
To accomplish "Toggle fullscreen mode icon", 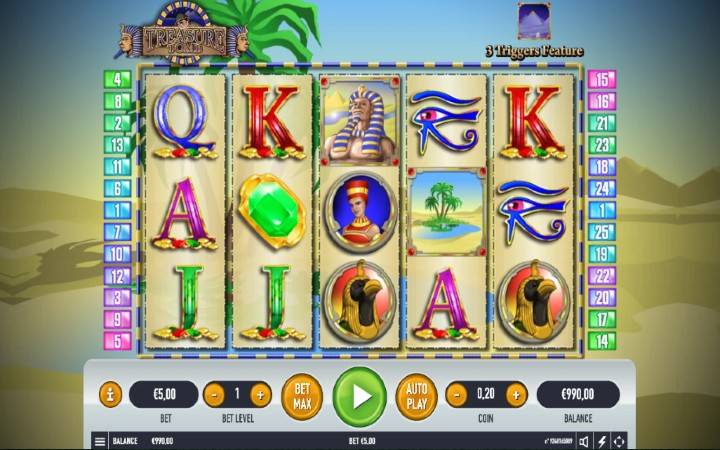I will click(x=620, y=440).
